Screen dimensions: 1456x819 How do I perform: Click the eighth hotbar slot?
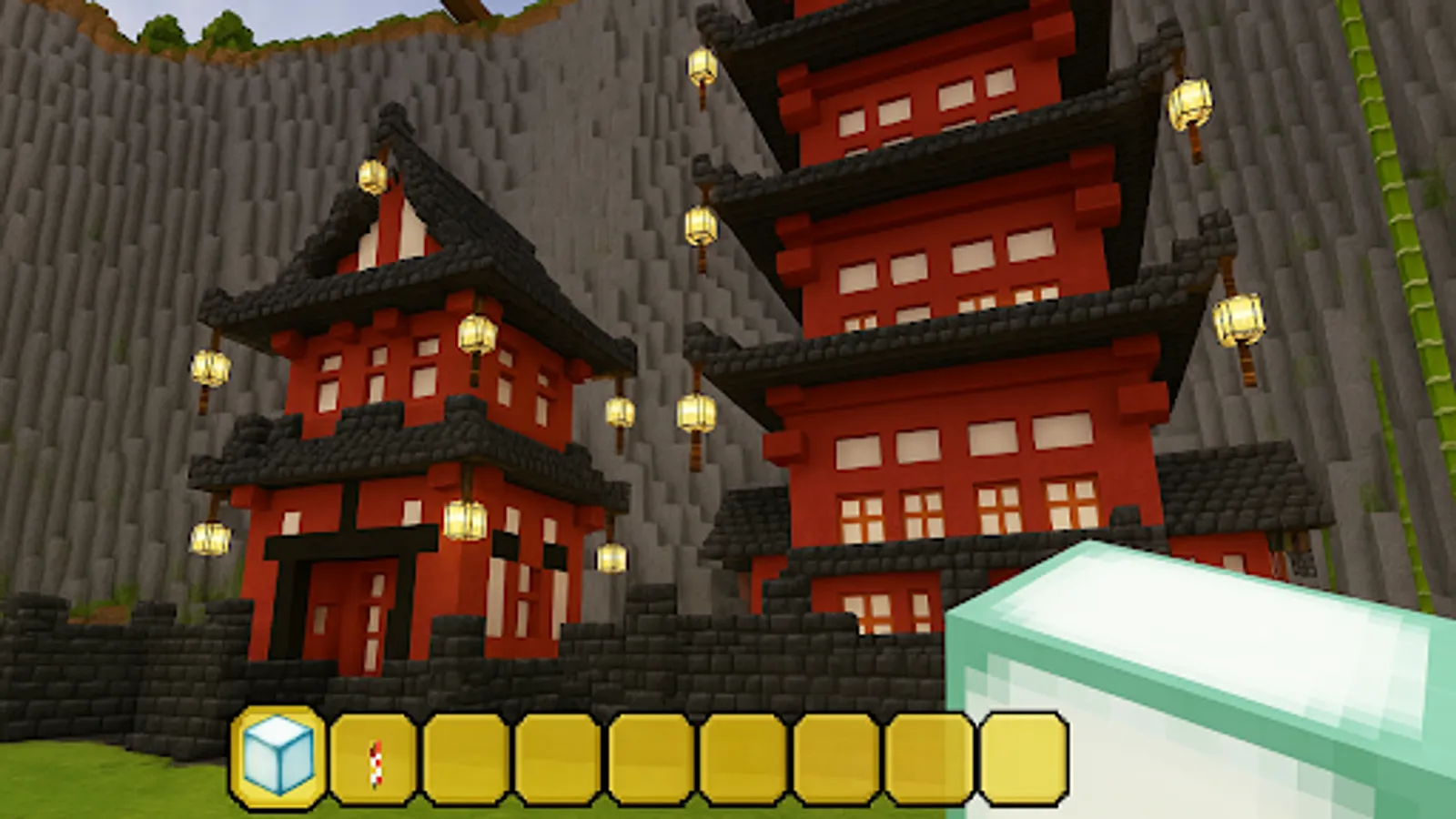click(932, 757)
